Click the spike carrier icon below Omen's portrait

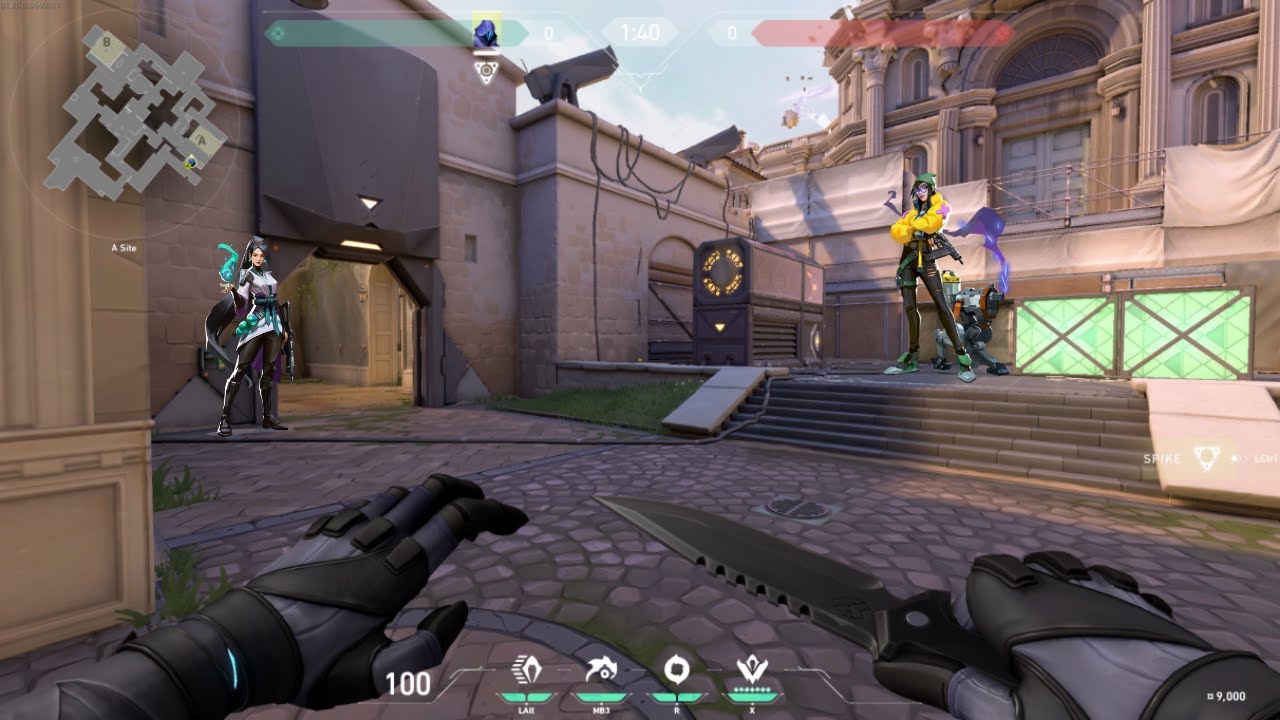coord(486,72)
